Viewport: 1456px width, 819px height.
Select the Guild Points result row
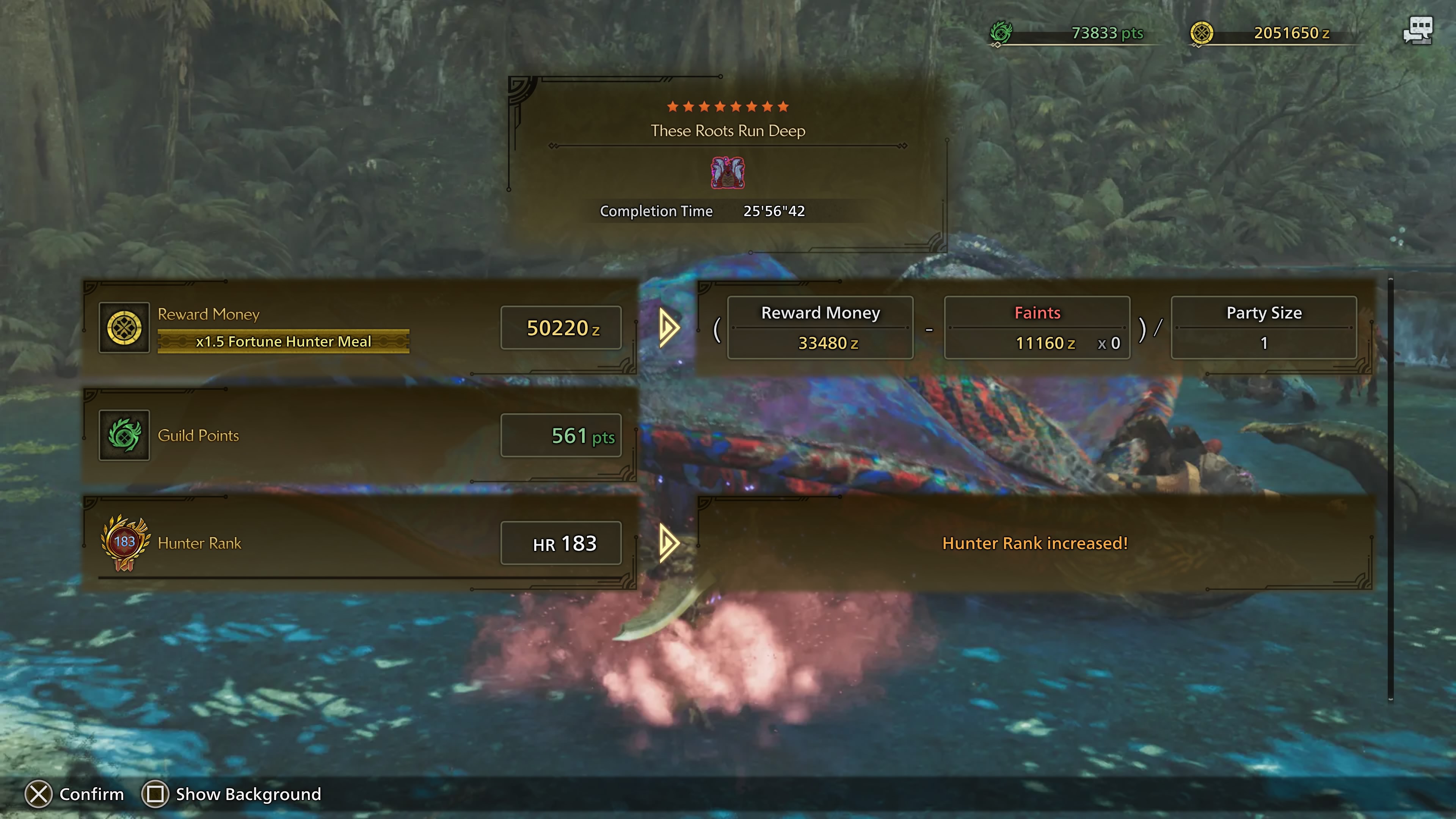click(360, 435)
